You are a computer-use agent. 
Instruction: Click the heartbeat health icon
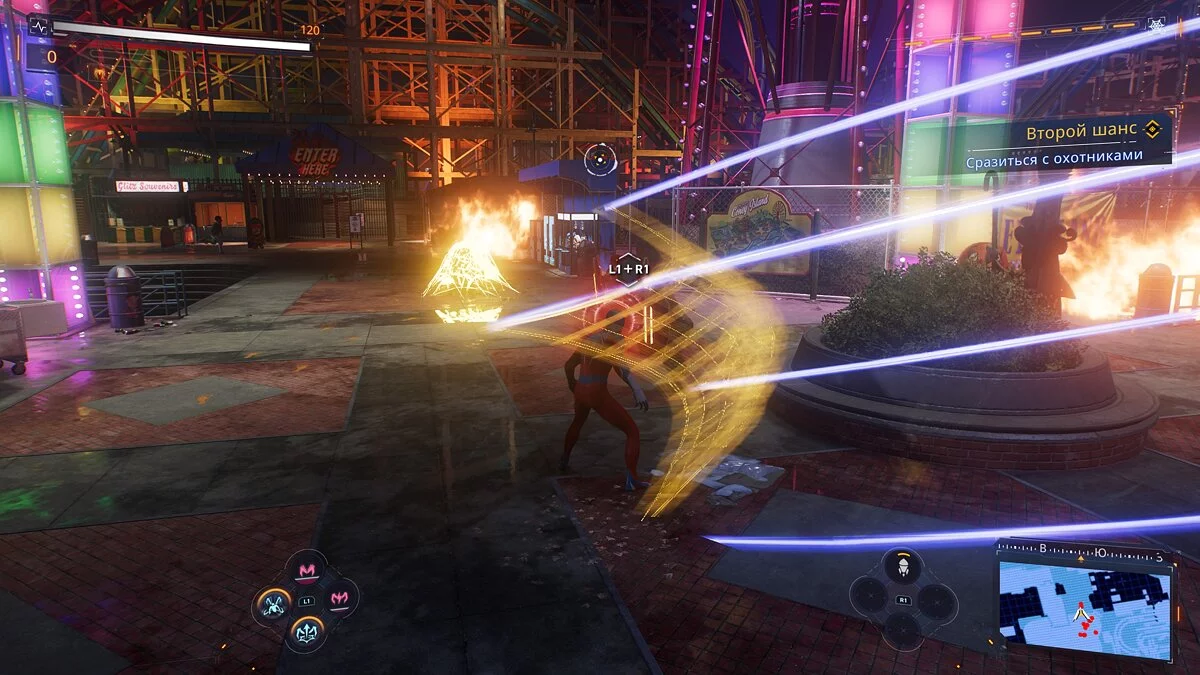[x=40, y=27]
